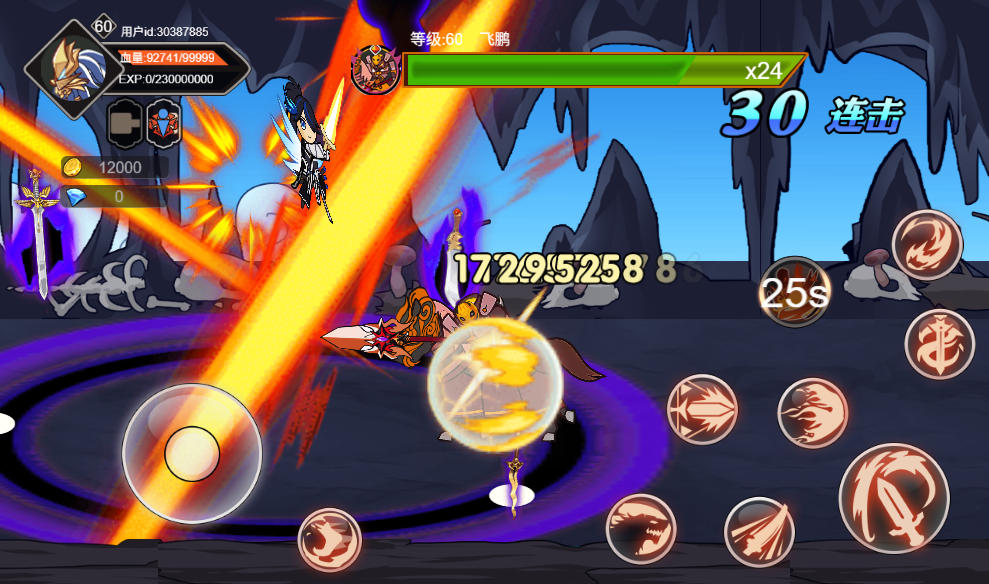
Task: Tap the virtual joystick knob
Action: (192, 453)
